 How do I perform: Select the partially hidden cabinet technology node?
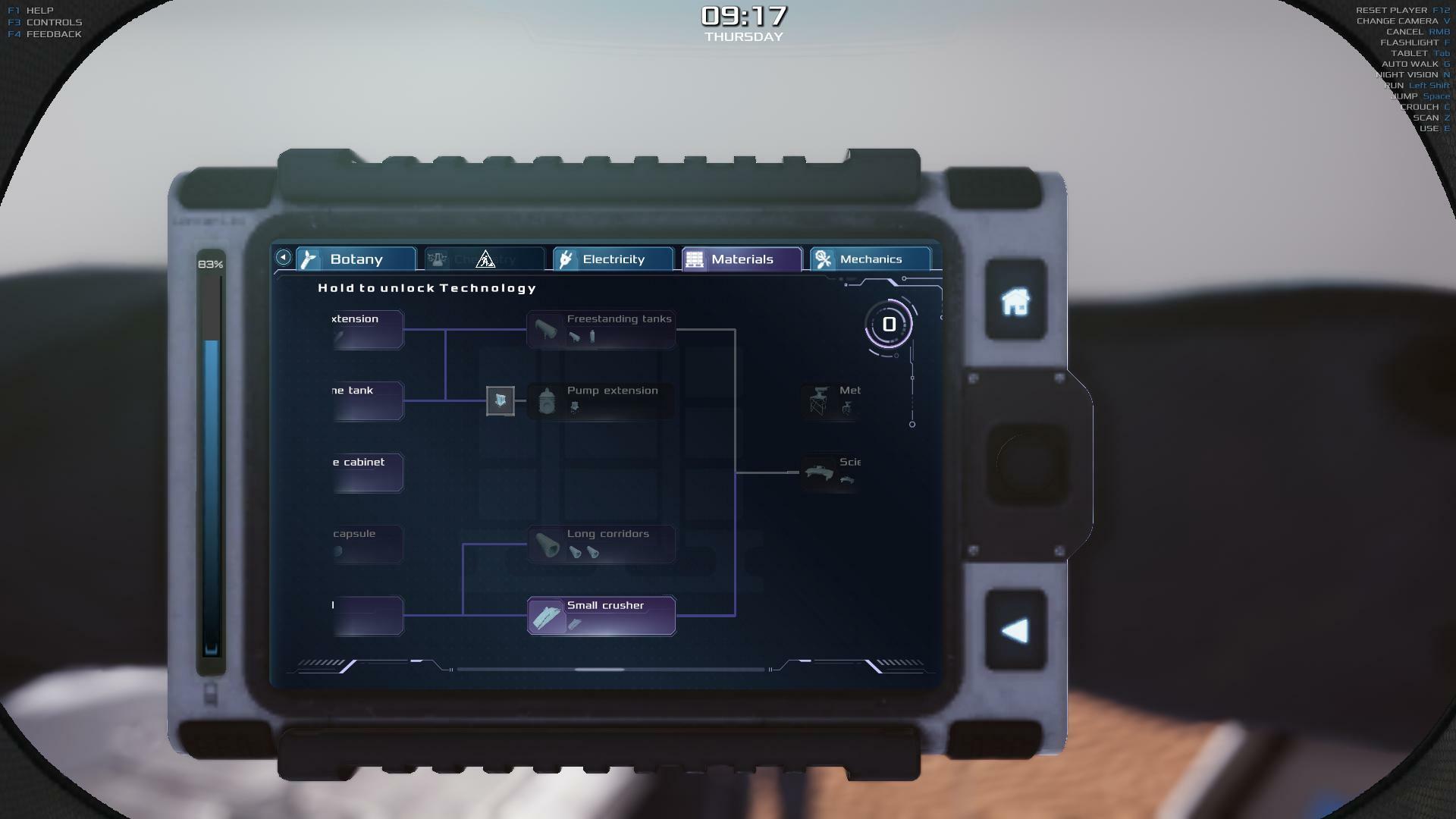(x=368, y=472)
